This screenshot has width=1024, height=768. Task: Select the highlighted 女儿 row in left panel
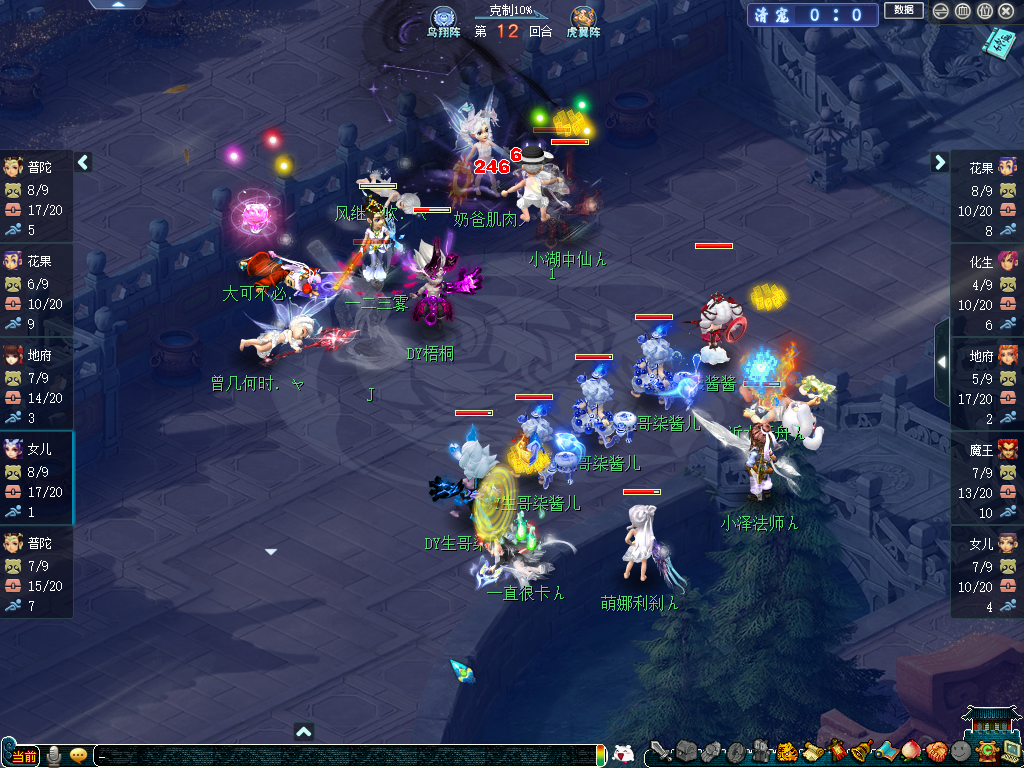coord(36,471)
